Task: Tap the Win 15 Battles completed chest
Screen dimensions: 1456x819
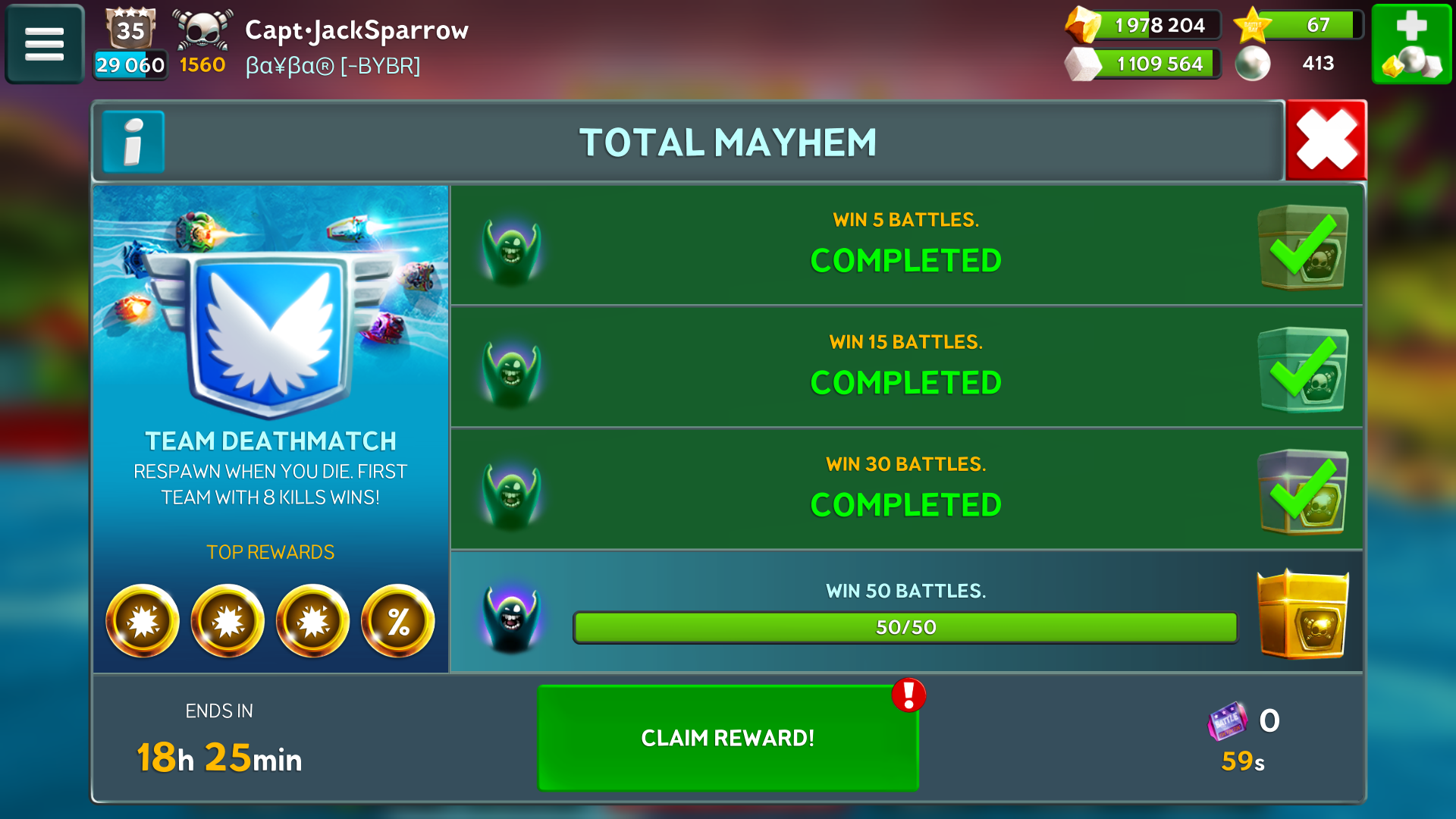Action: [1302, 370]
